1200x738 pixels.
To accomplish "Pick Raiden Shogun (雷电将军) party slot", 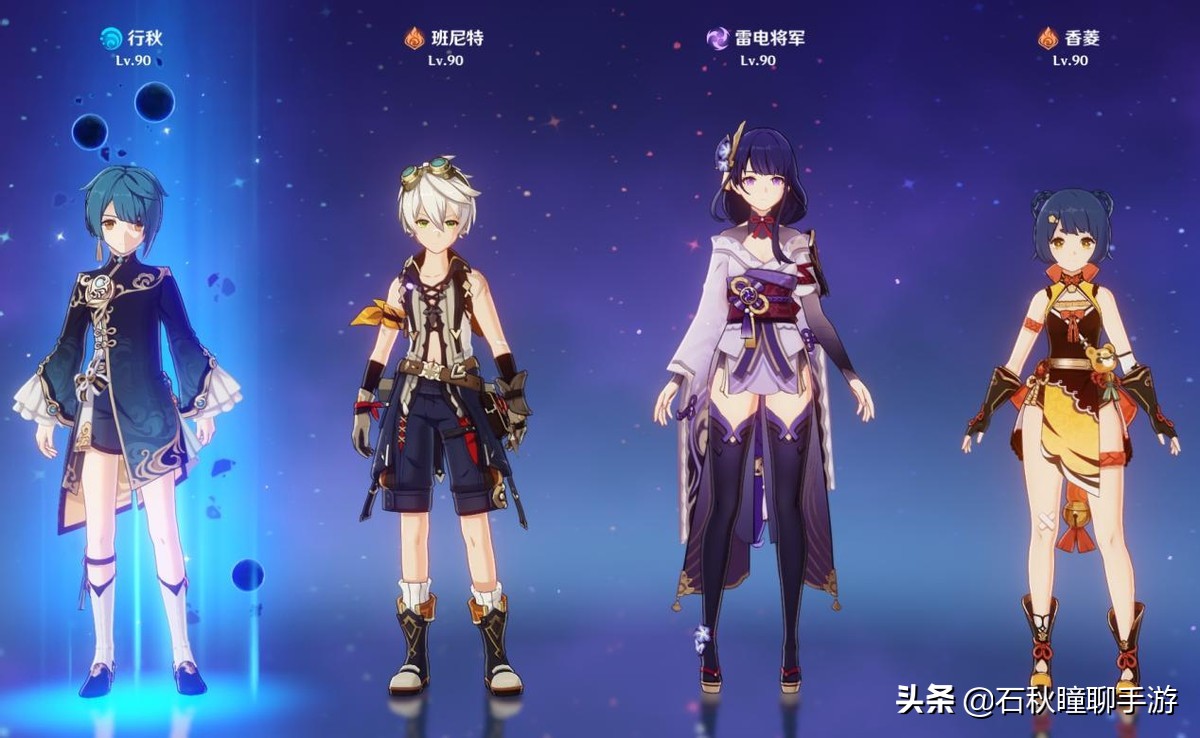I will (760, 400).
